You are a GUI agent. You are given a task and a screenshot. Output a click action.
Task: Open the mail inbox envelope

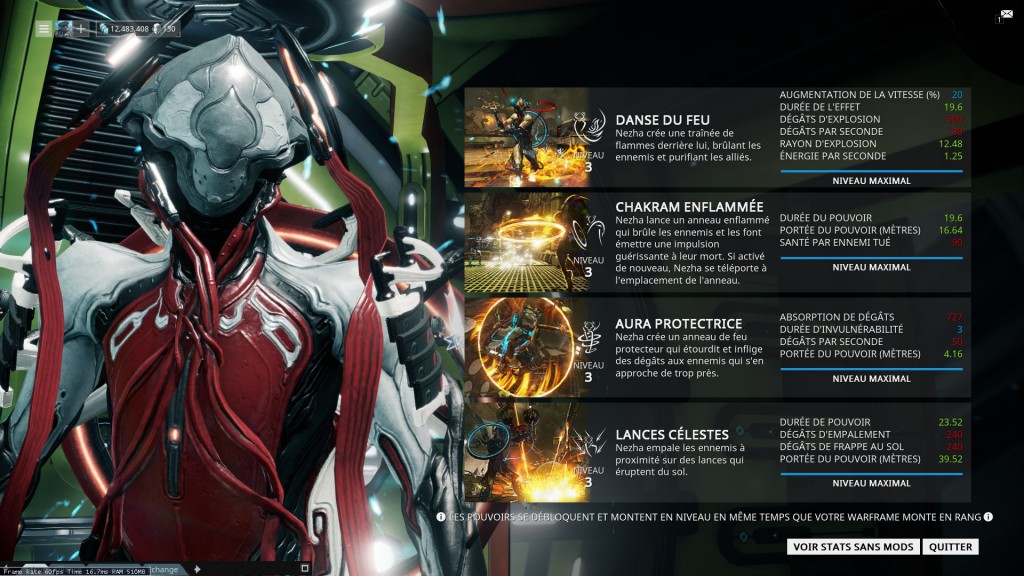(x=1005, y=16)
